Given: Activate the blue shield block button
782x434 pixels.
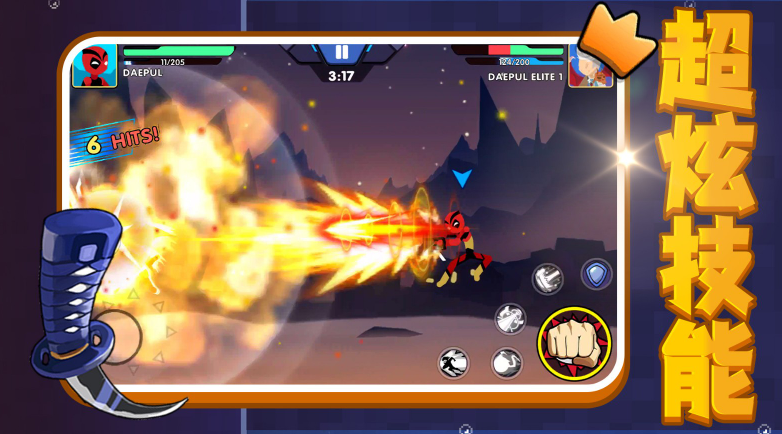Looking at the screenshot, I should click(x=597, y=274).
